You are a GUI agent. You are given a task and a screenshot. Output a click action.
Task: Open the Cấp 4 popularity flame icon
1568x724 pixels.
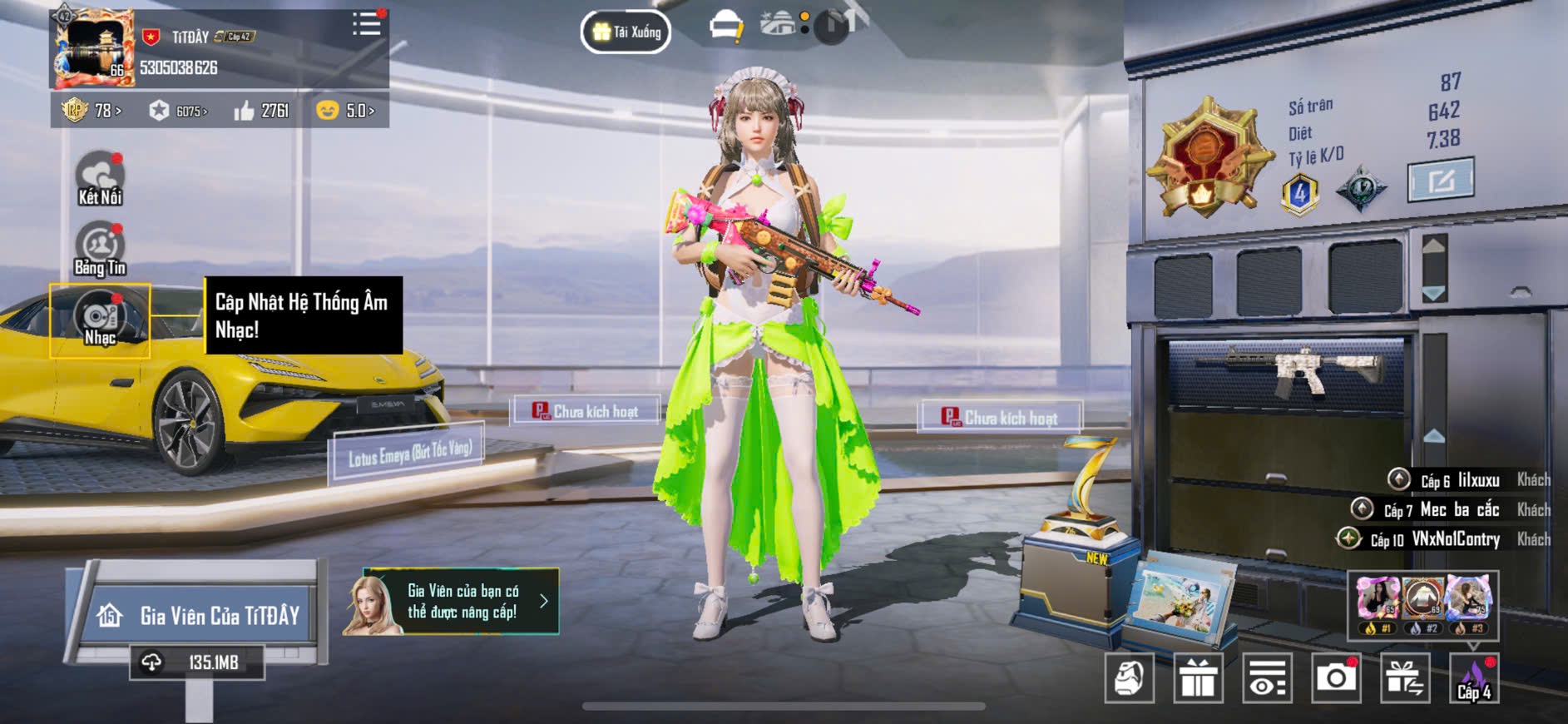click(x=1474, y=678)
